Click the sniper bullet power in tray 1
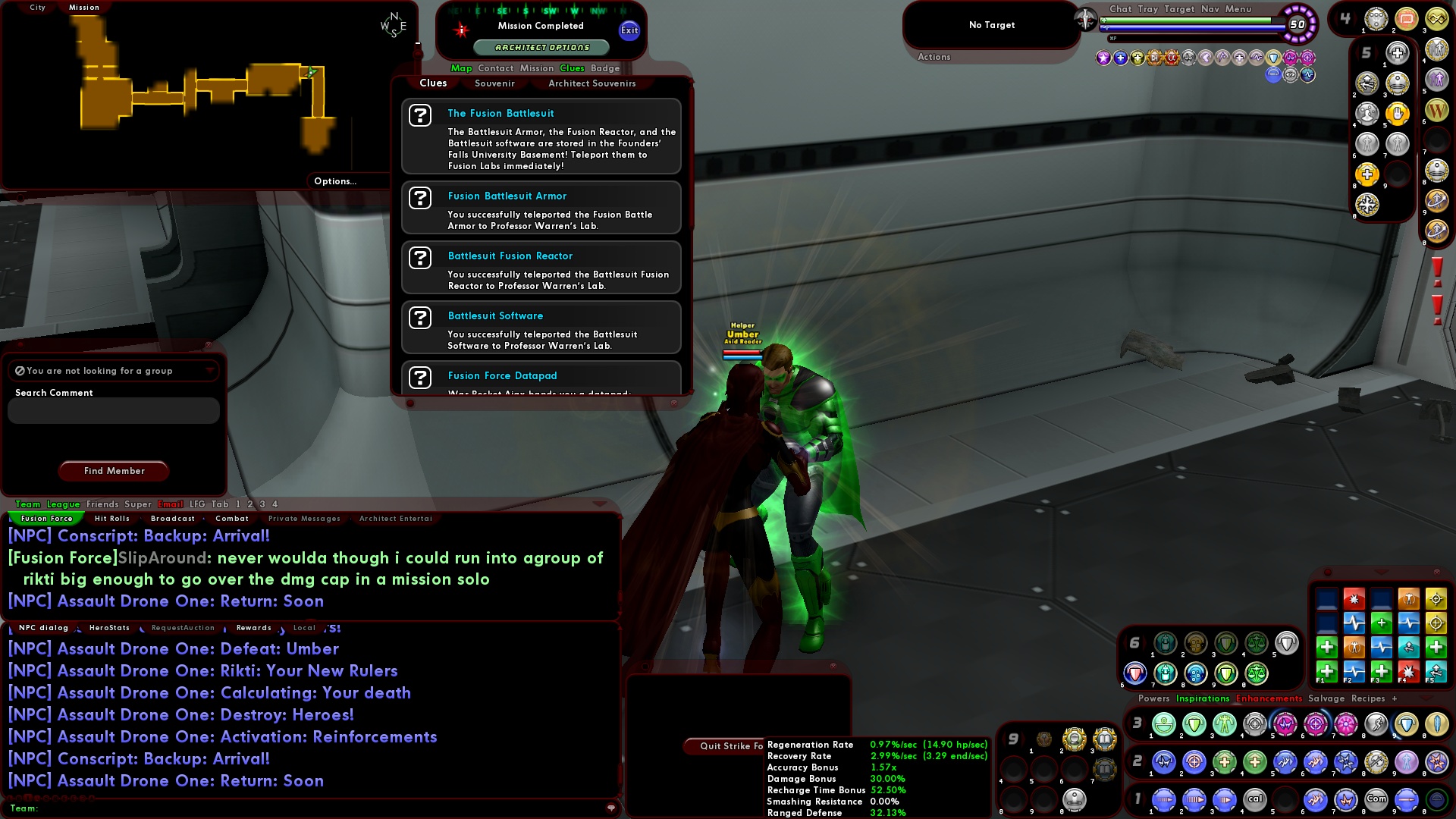This screenshot has width=1456, height=819. pyautogui.click(x=1405, y=799)
